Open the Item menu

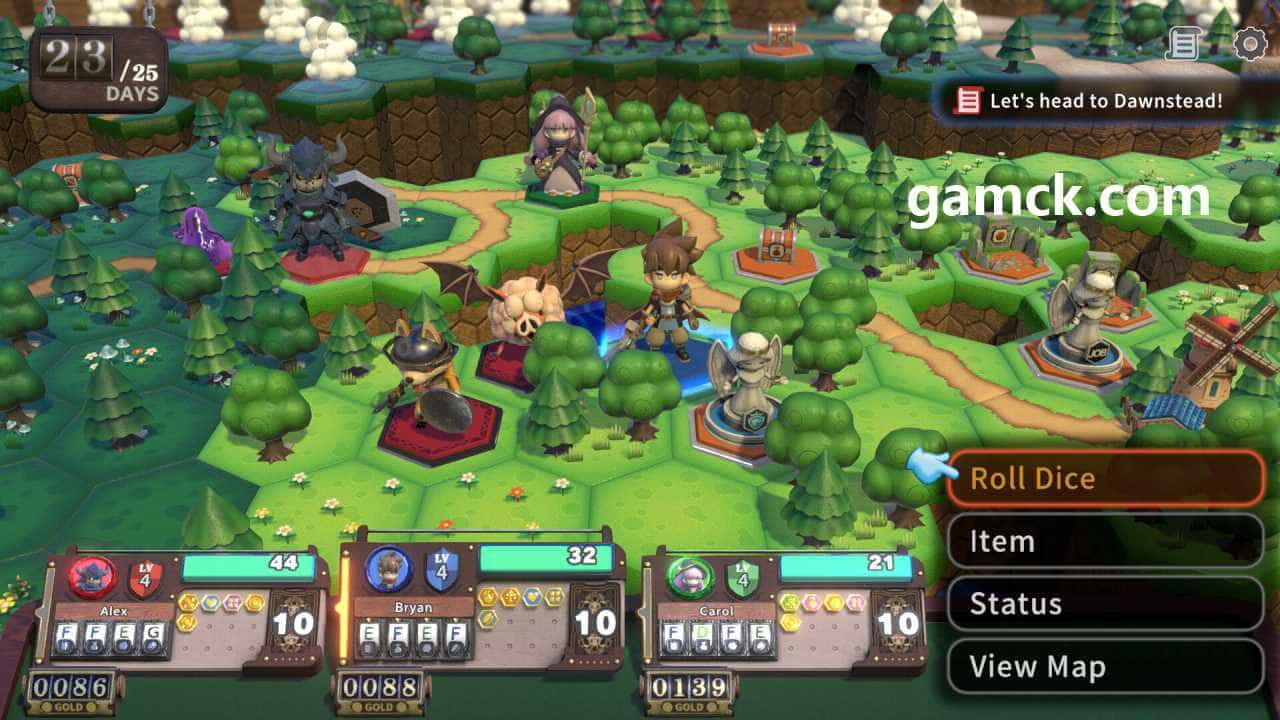(x=1105, y=541)
